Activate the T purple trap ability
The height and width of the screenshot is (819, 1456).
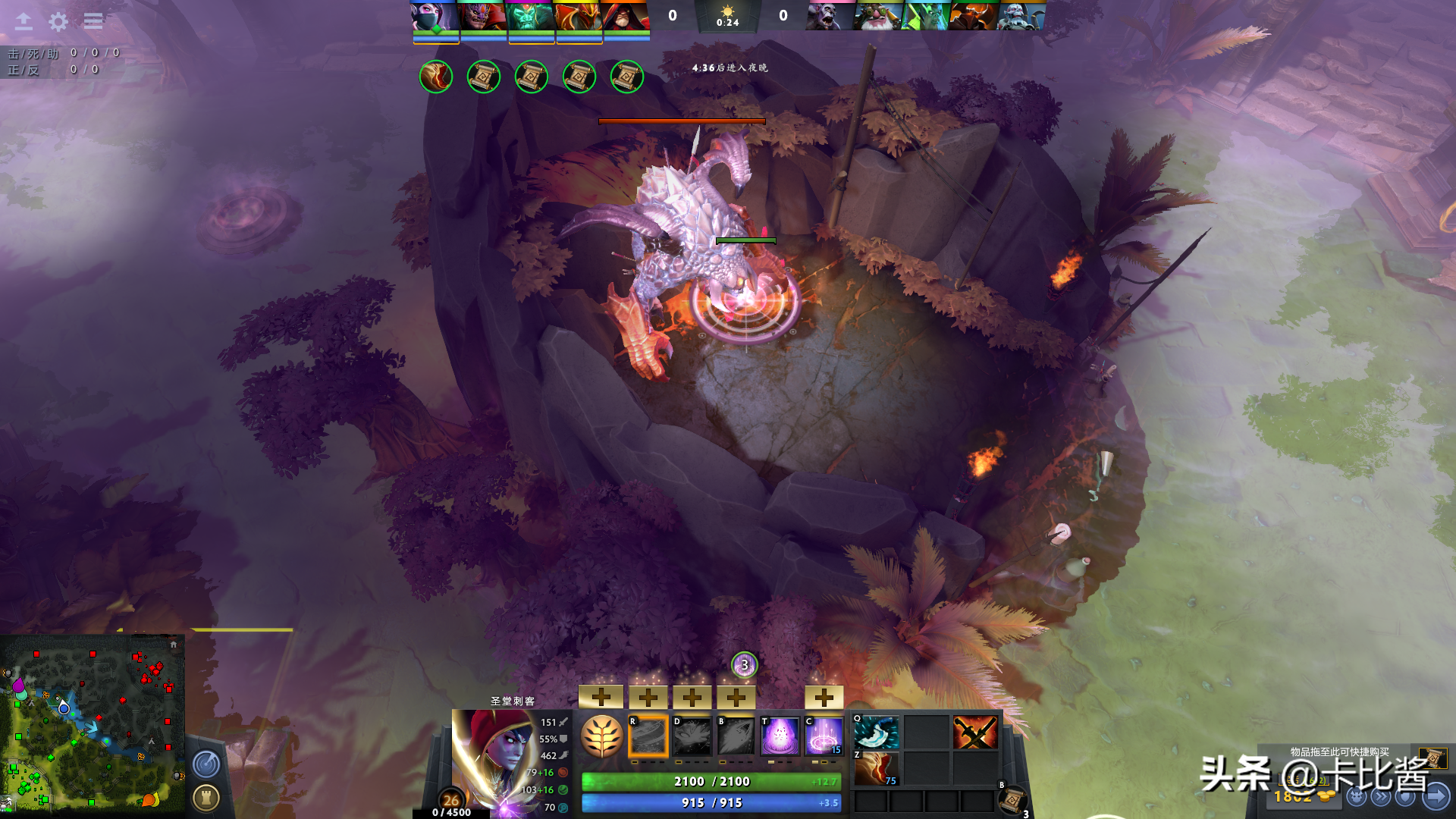click(x=780, y=736)
